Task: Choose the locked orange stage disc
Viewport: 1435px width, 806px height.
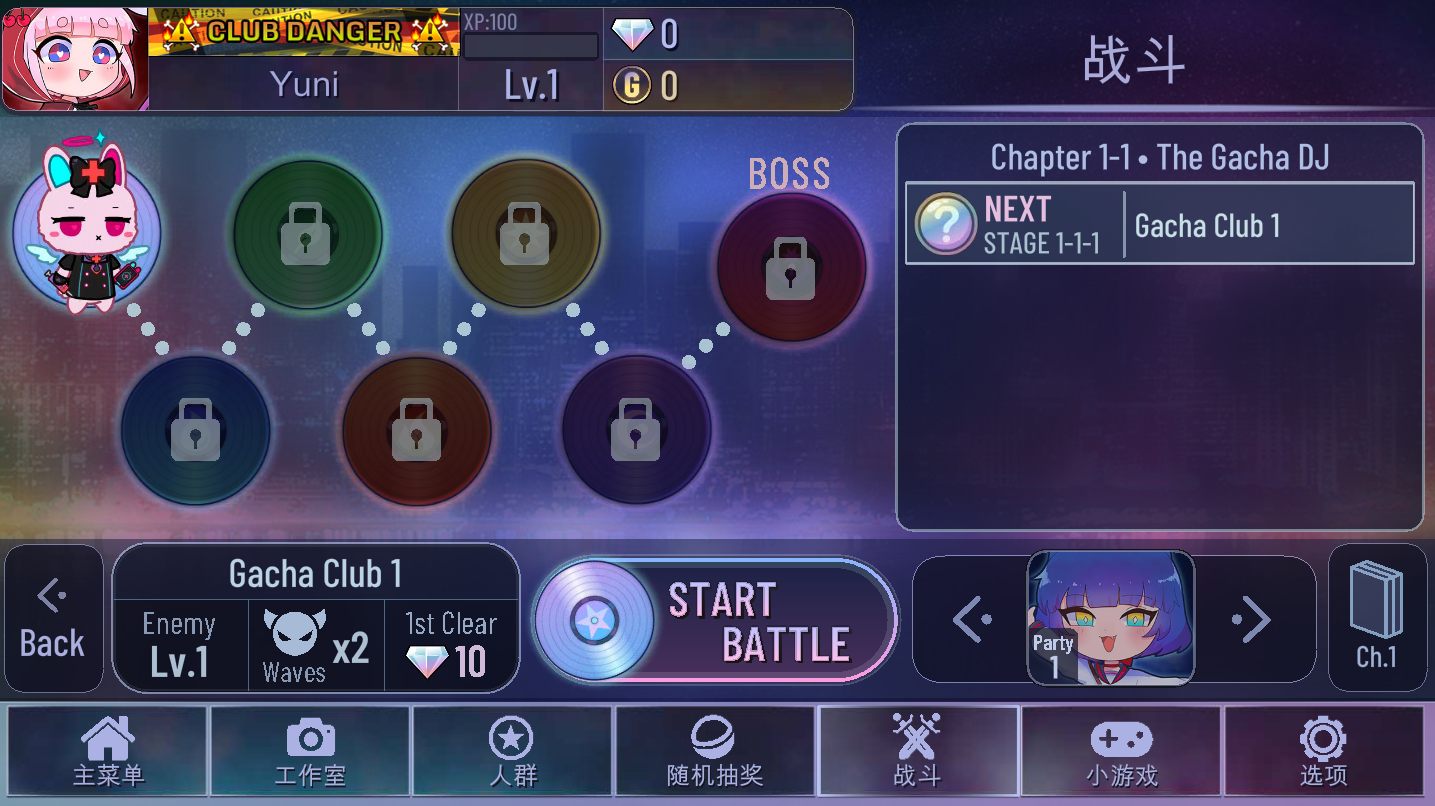Action: [x=417, y=430]
